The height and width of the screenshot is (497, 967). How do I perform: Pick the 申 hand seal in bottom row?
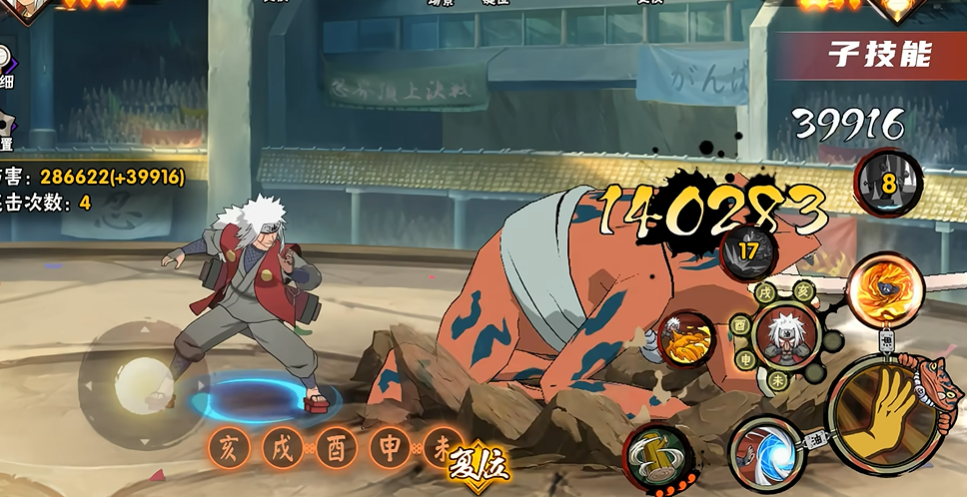(390, 448)
